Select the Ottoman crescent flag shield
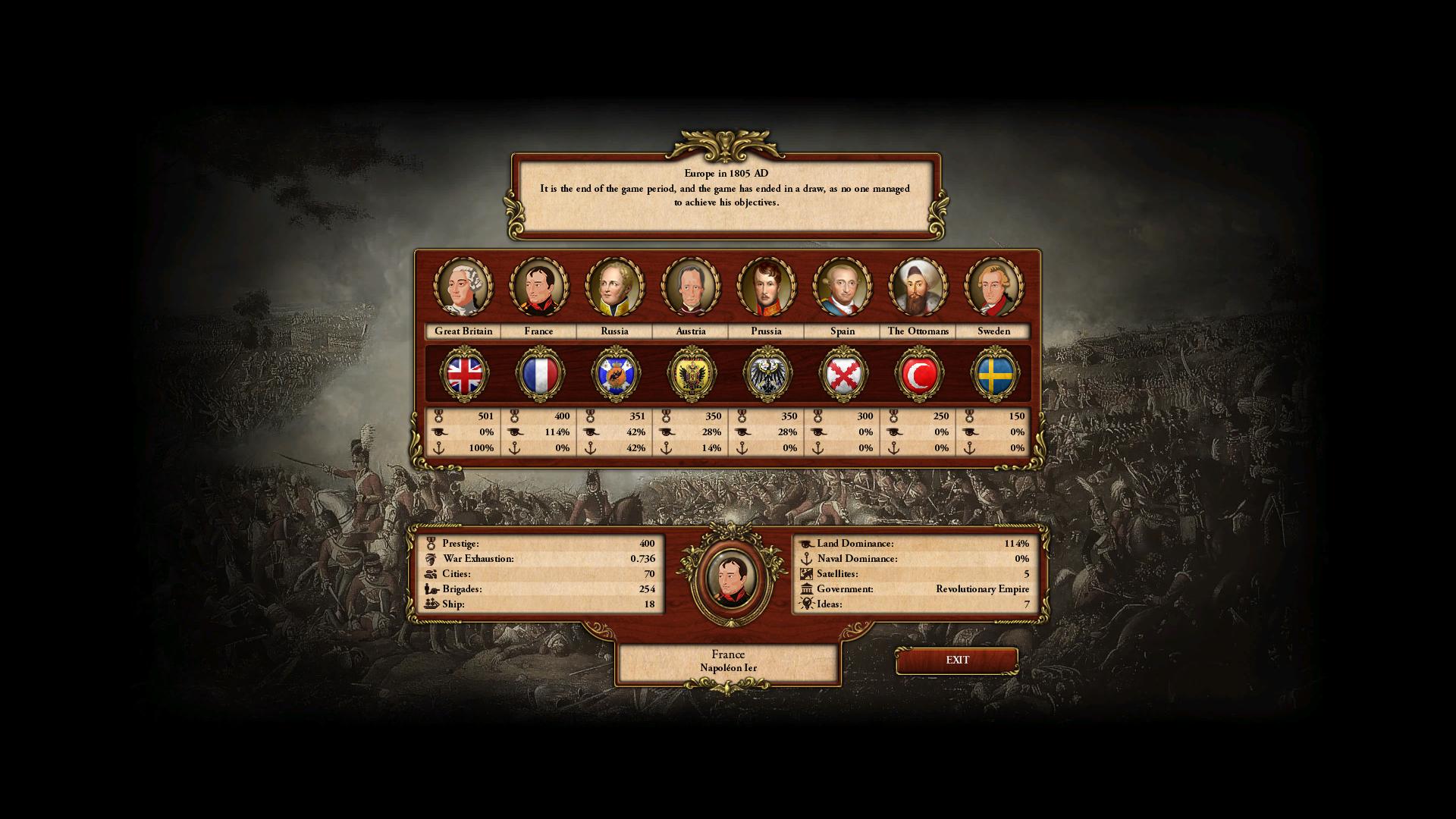 tap(919, 374)
